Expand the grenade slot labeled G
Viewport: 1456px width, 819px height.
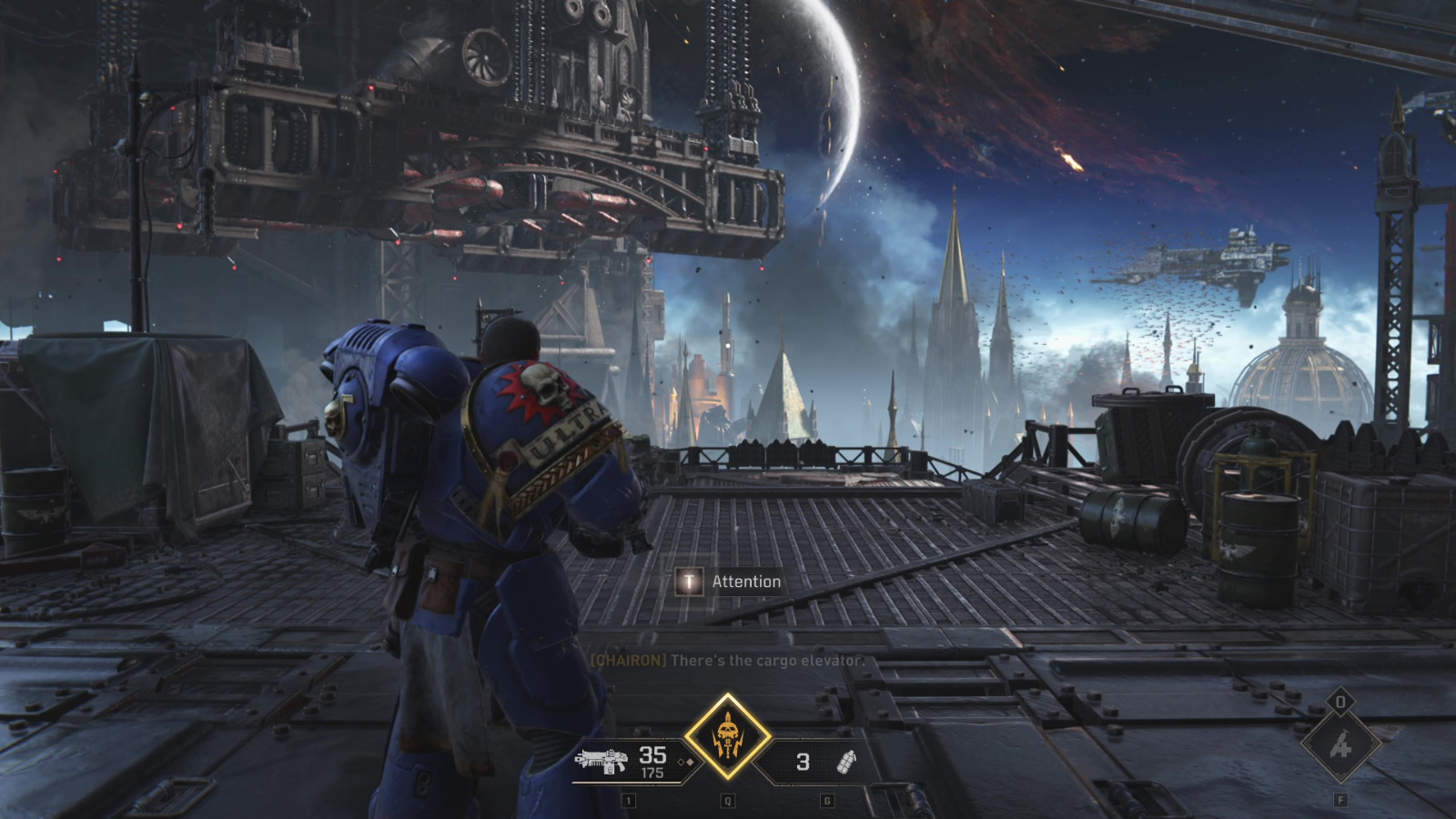tap(826, 801)
